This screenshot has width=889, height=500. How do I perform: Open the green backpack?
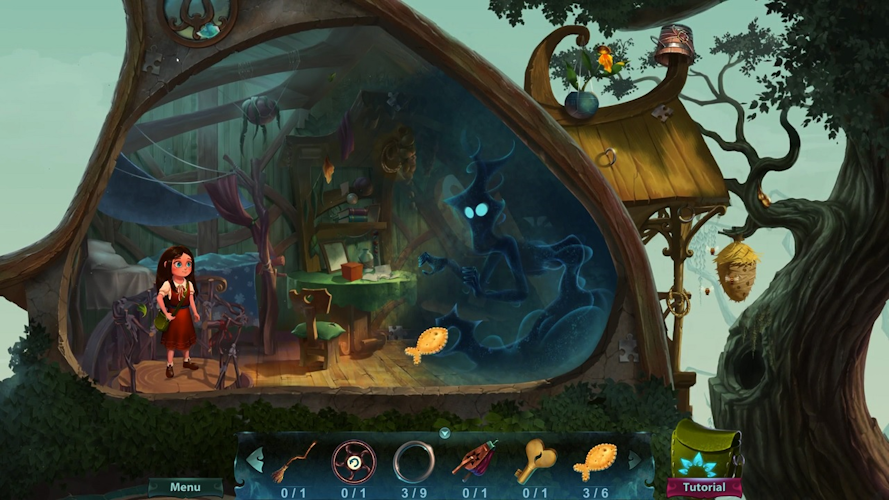[x=705, y=448]
